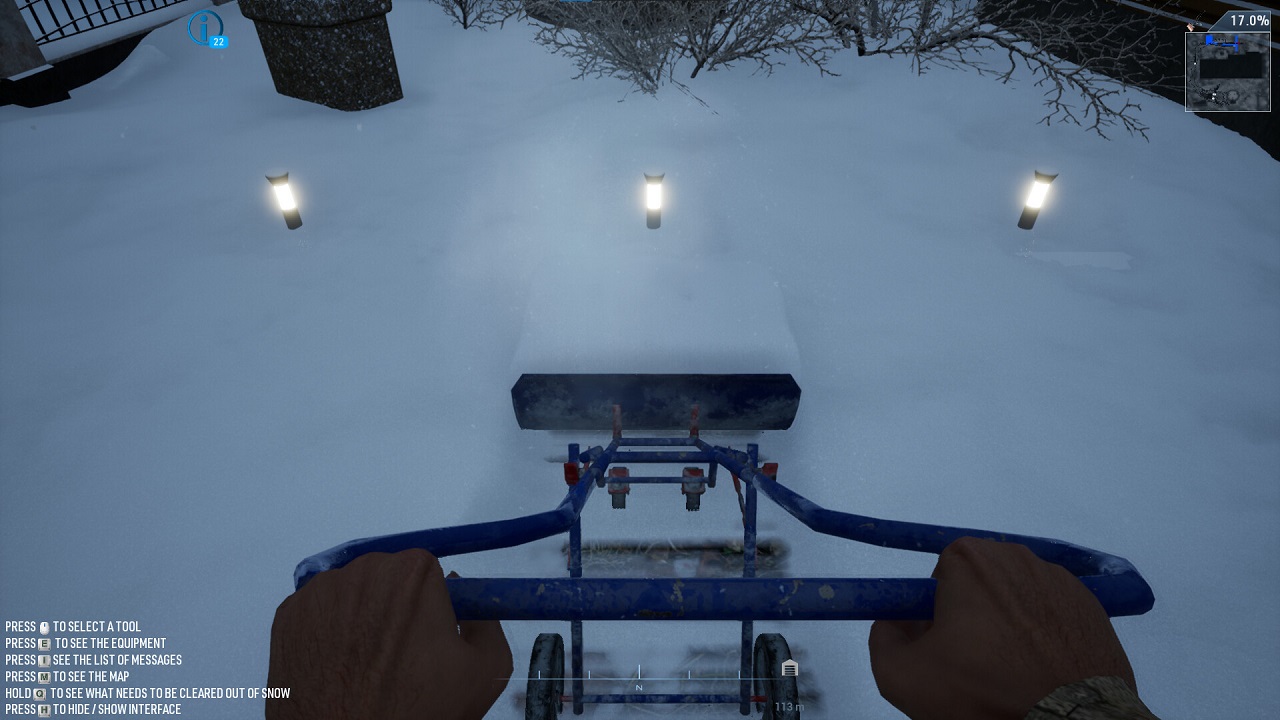Click the N marker on the compass bar
The width and height of the screenshot is (1280, 720).
pos(637,687)
